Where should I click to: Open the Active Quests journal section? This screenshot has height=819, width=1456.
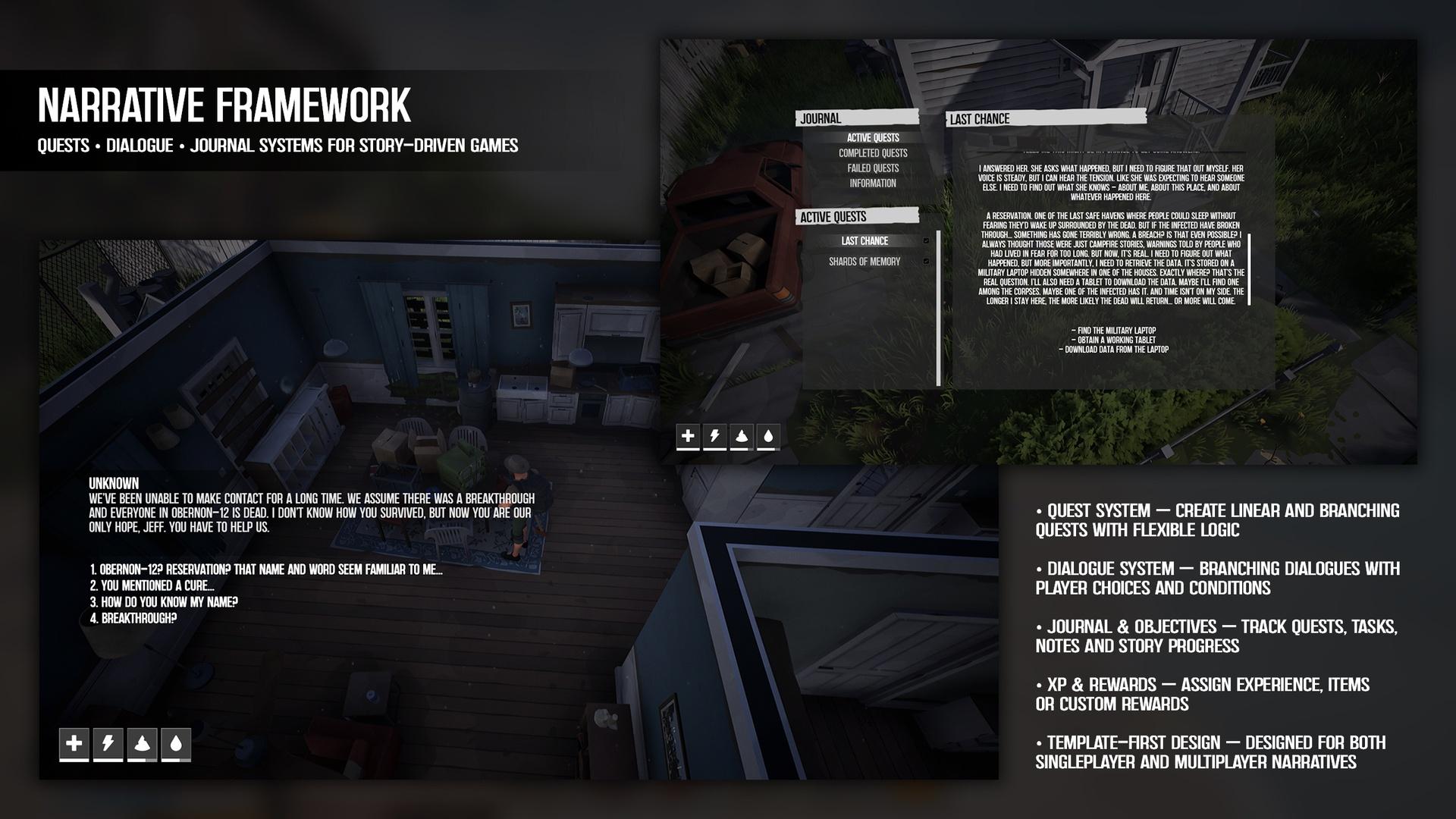(x=872, y=138)
